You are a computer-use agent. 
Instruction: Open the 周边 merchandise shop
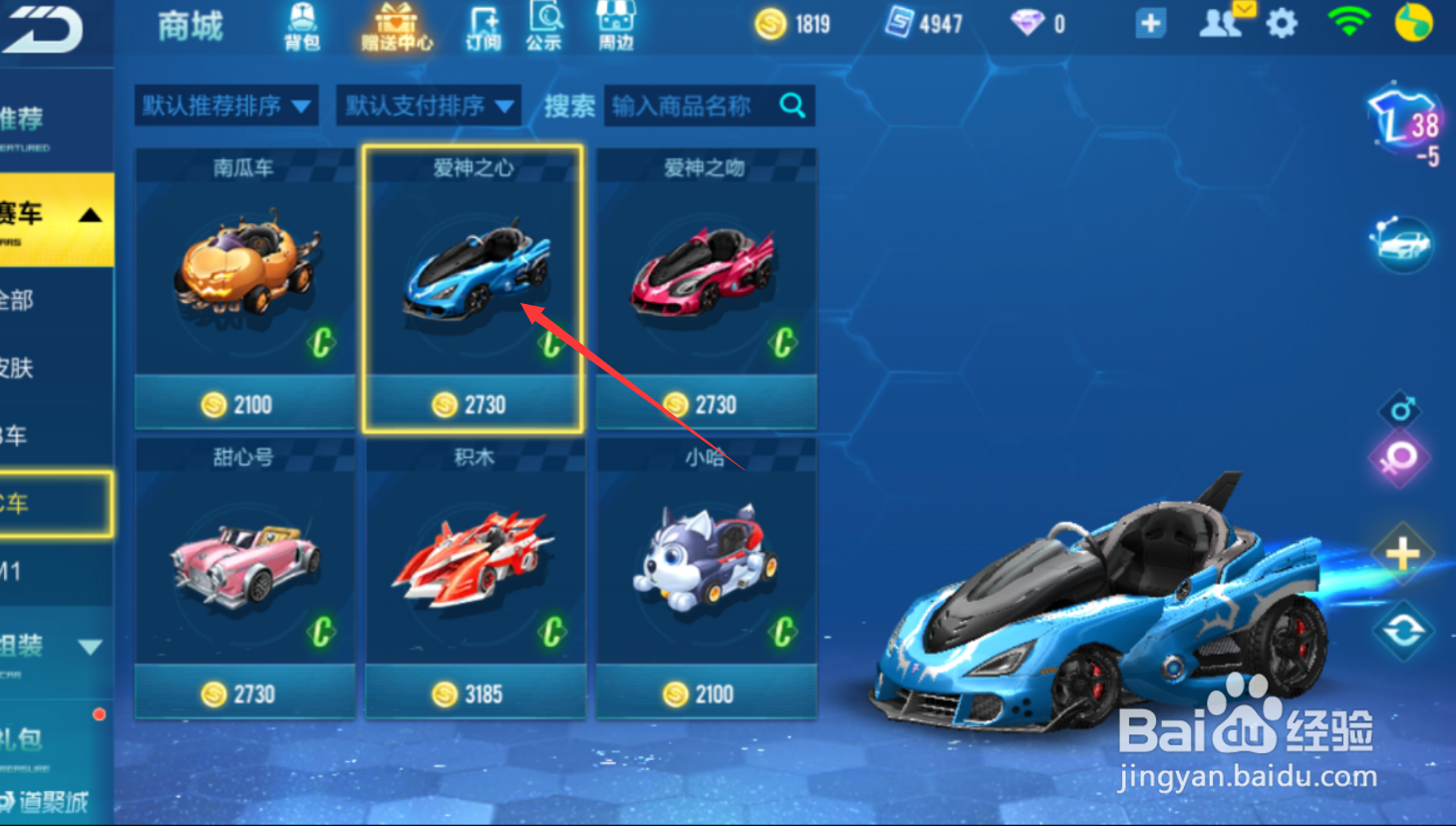(614, 25)
